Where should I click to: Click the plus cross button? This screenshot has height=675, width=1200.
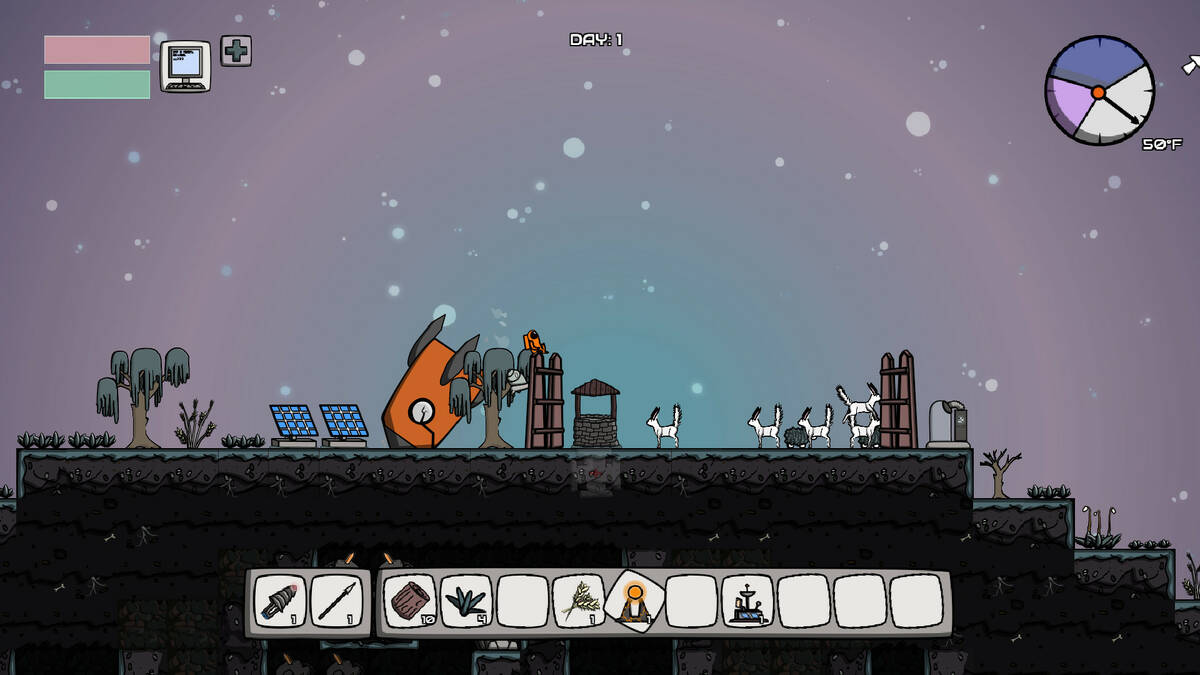[236, 51]
